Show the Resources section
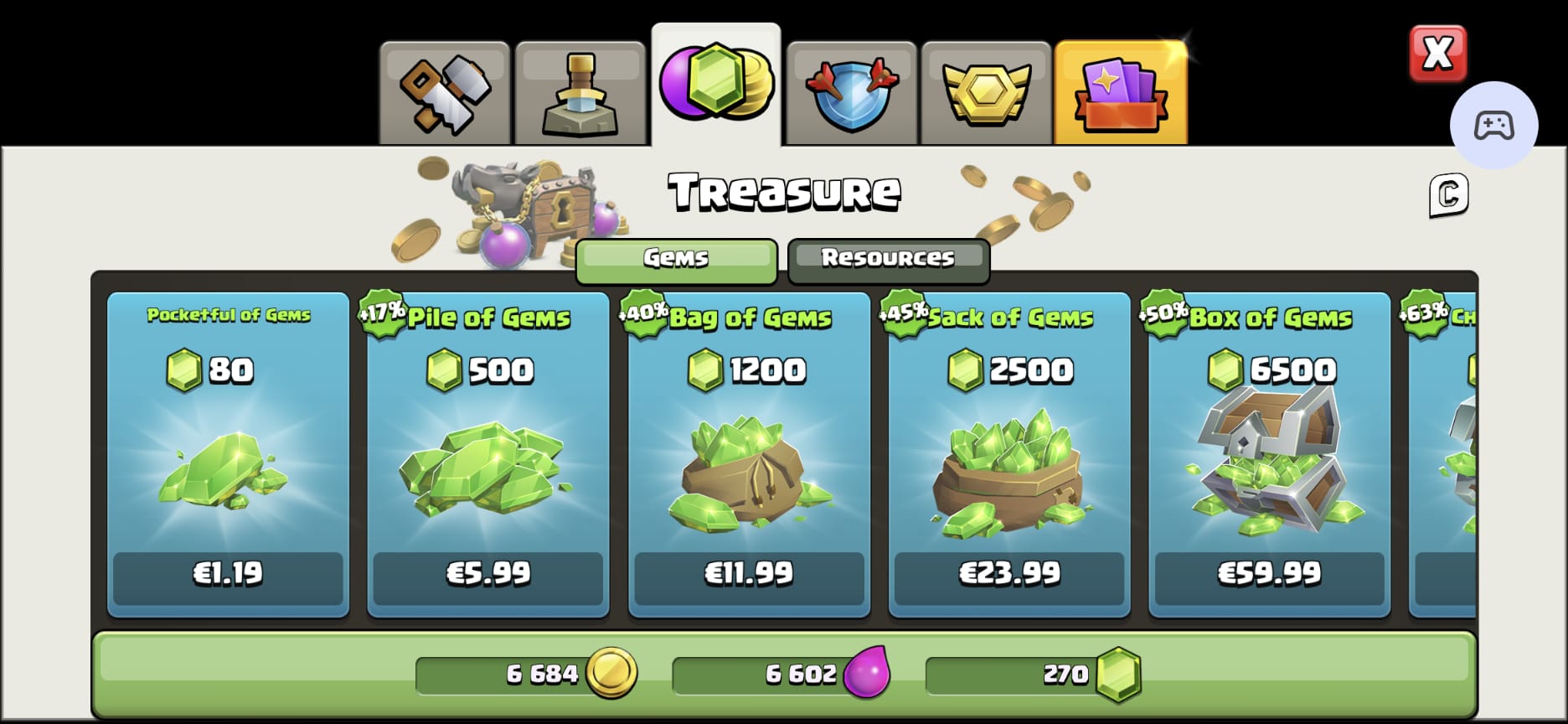The width and height of the screenshot is (1568, 724). (889, 258)
